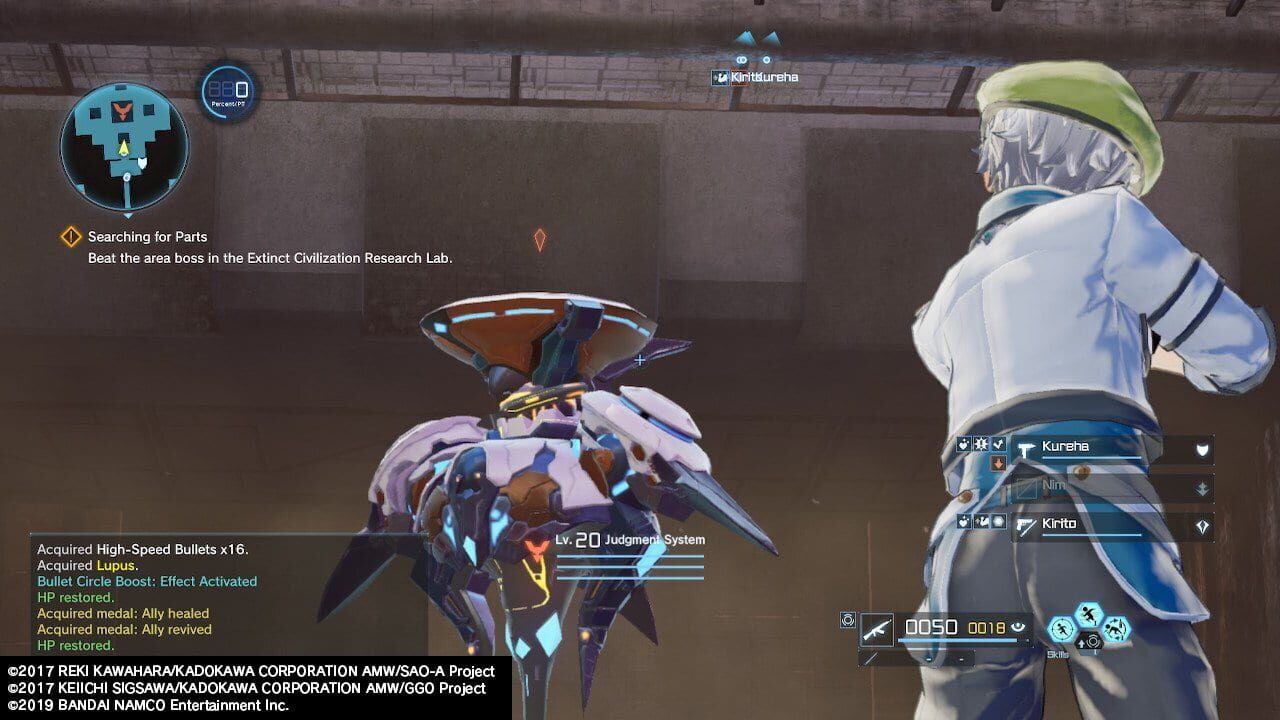Viewport: 1280px width, 720px height.
Task: Expand the double-chevron marker on Nim's party row
Action: click(x=1201, y=489)
